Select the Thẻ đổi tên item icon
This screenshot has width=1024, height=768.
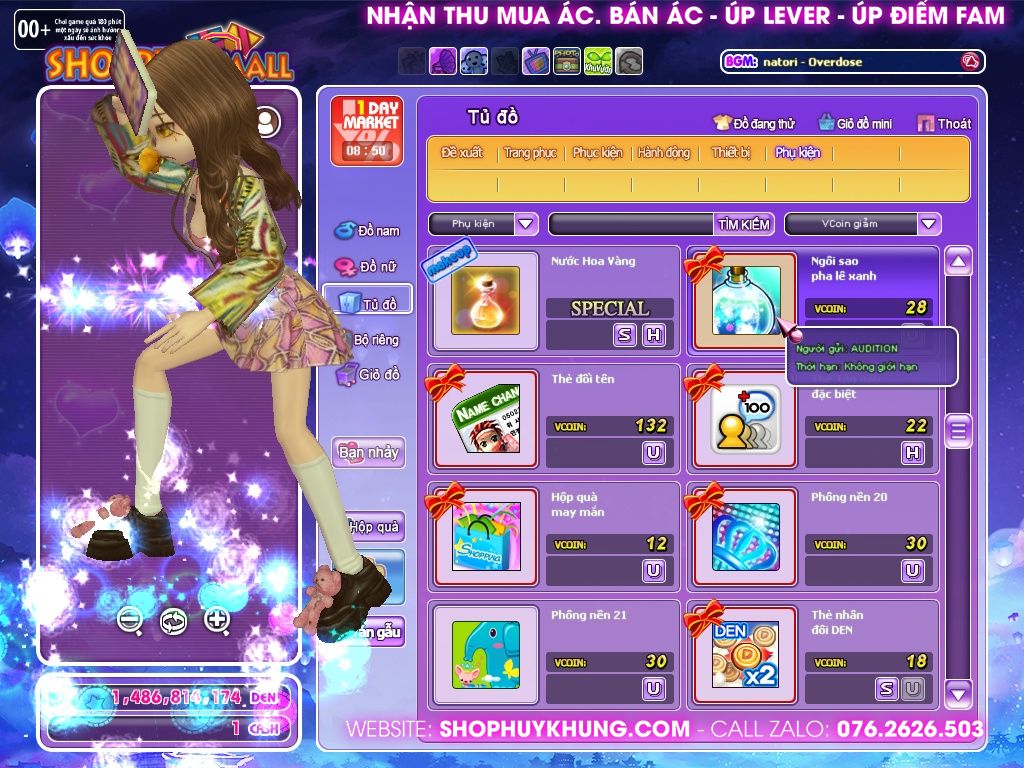(x=486, y=418)
